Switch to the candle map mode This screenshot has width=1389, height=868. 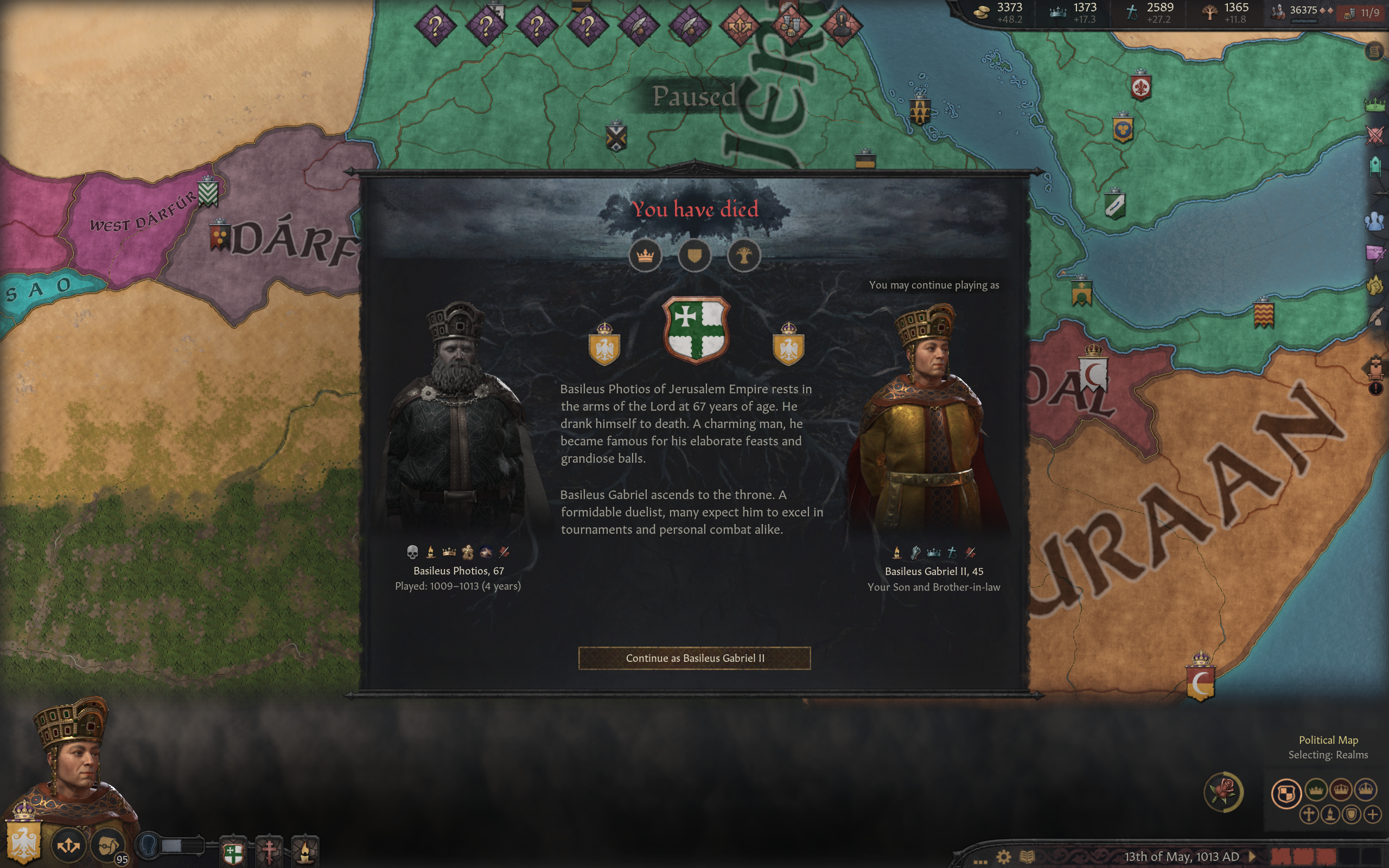pyautogui.click(x=1330, y=815)
